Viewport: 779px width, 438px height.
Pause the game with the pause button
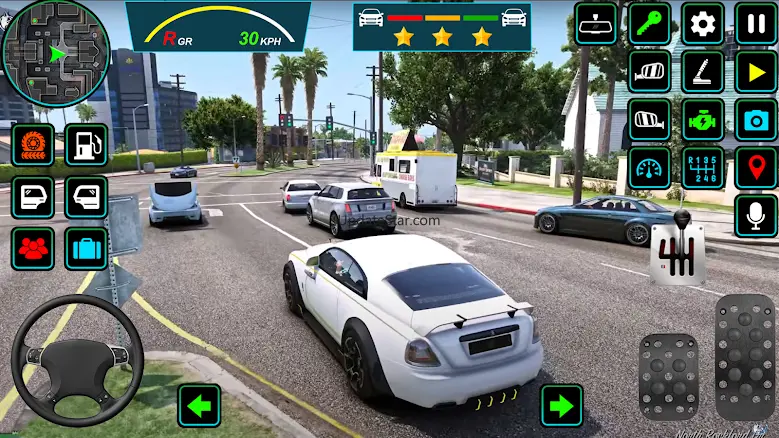(x=755, y=23)
